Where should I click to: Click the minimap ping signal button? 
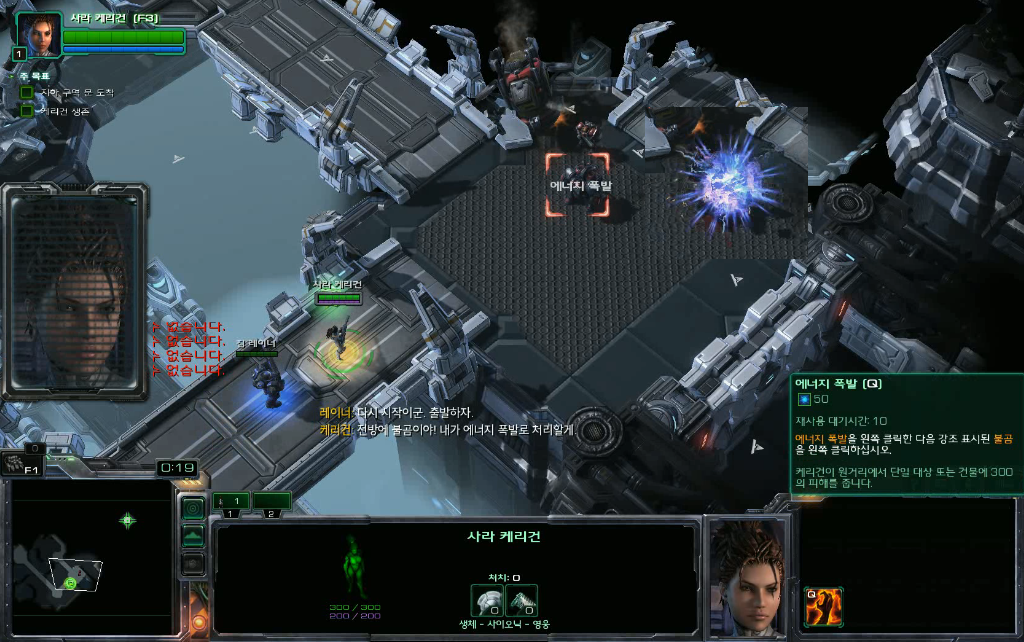(193, 508)
